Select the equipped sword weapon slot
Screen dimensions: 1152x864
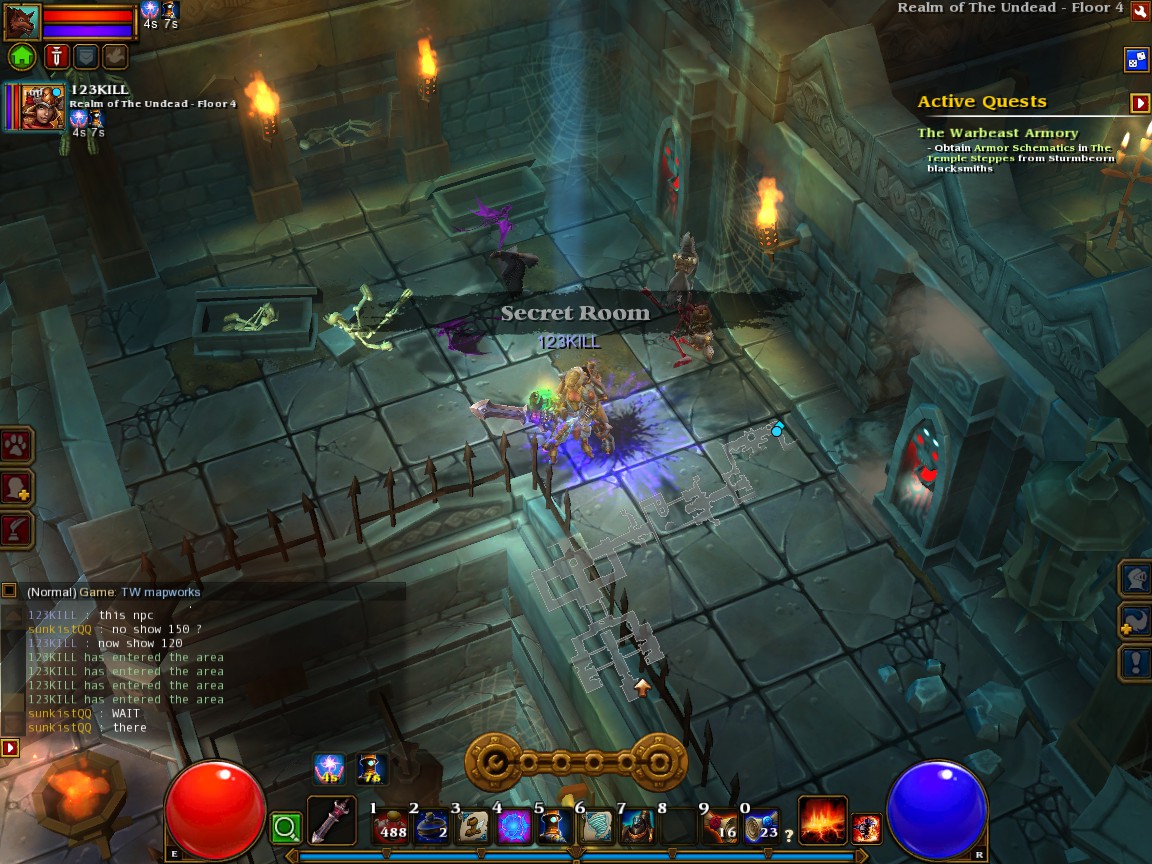[x=331, y=820]
